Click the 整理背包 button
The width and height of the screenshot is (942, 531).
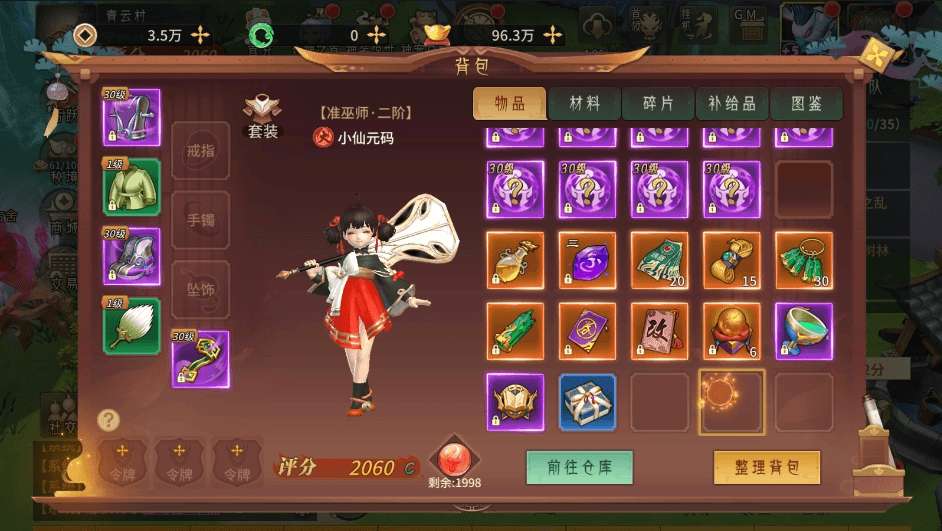[x=767, y=467]
